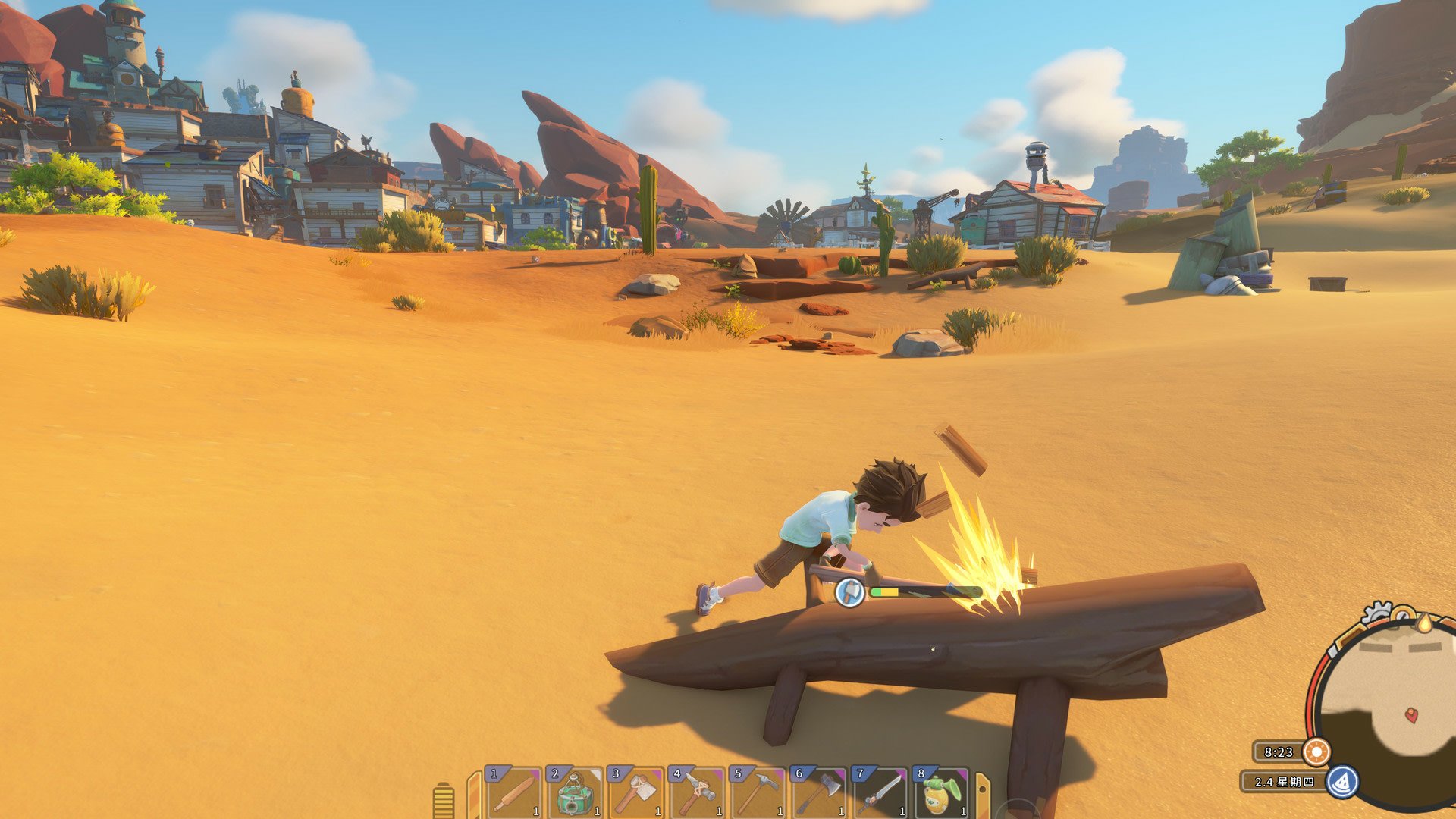Click the 8:23 time display
Screen dimensions: 1456x819
[x=1279, y=754]
